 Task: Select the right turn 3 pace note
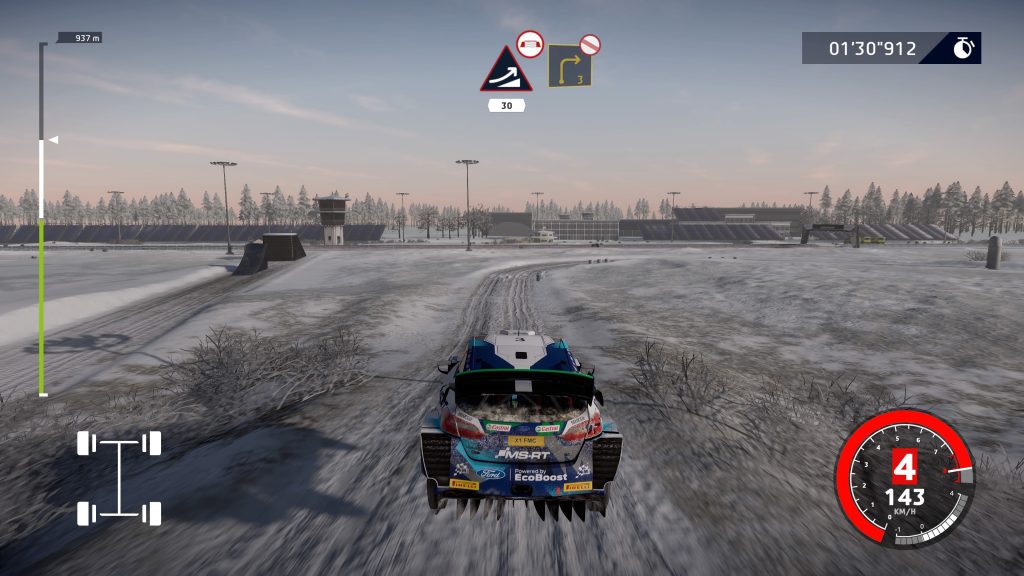[569, 67]
